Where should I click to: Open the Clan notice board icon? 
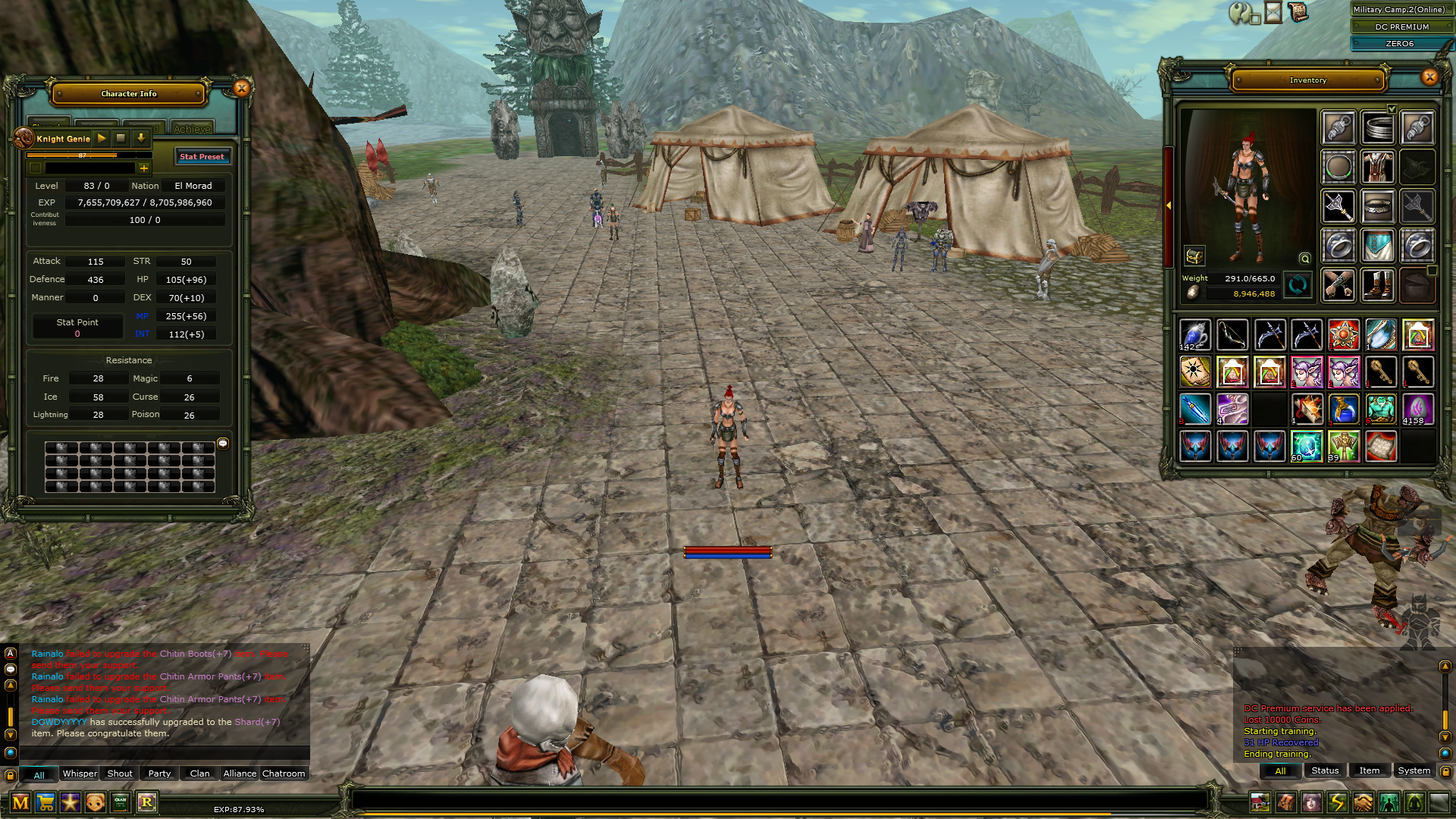pyautogui.click(x=120, y=802)
